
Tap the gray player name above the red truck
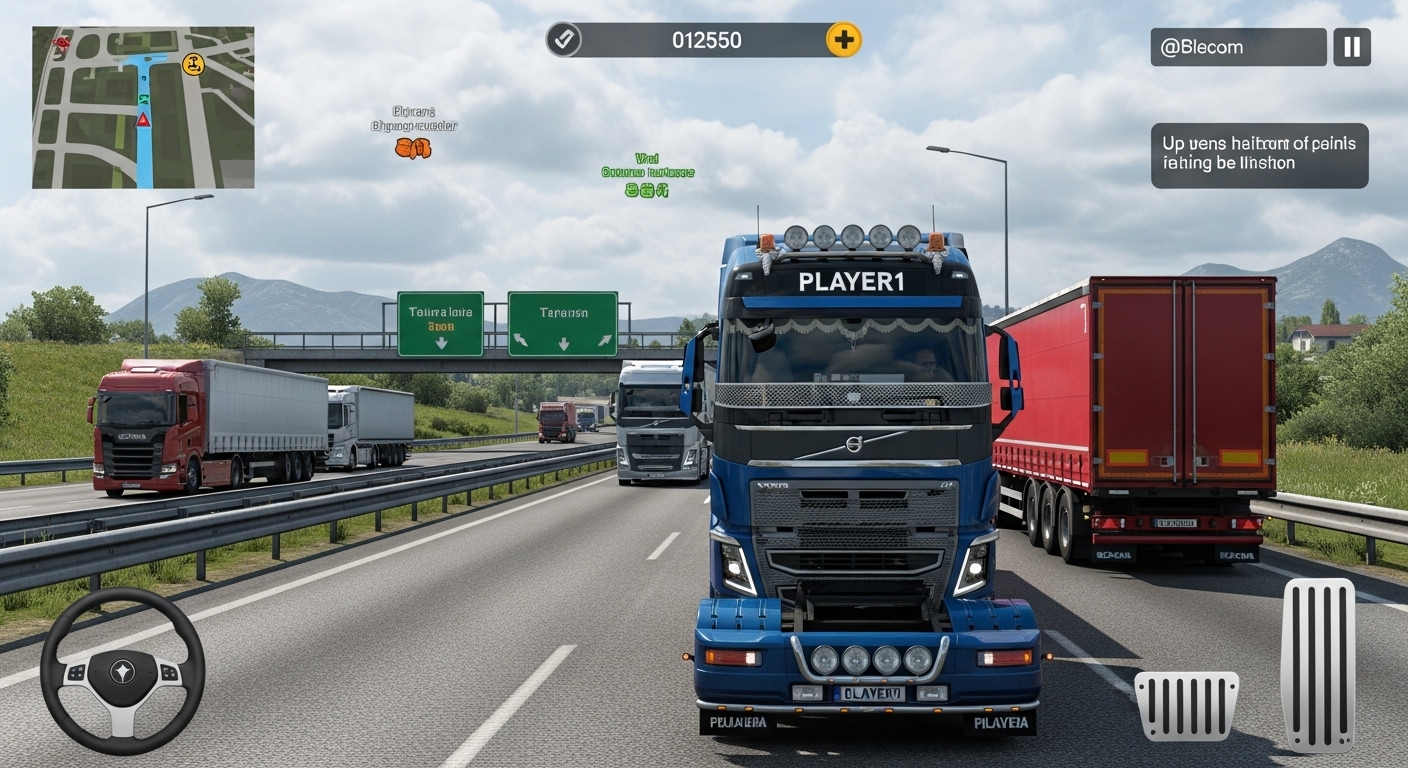coord(420,118)
